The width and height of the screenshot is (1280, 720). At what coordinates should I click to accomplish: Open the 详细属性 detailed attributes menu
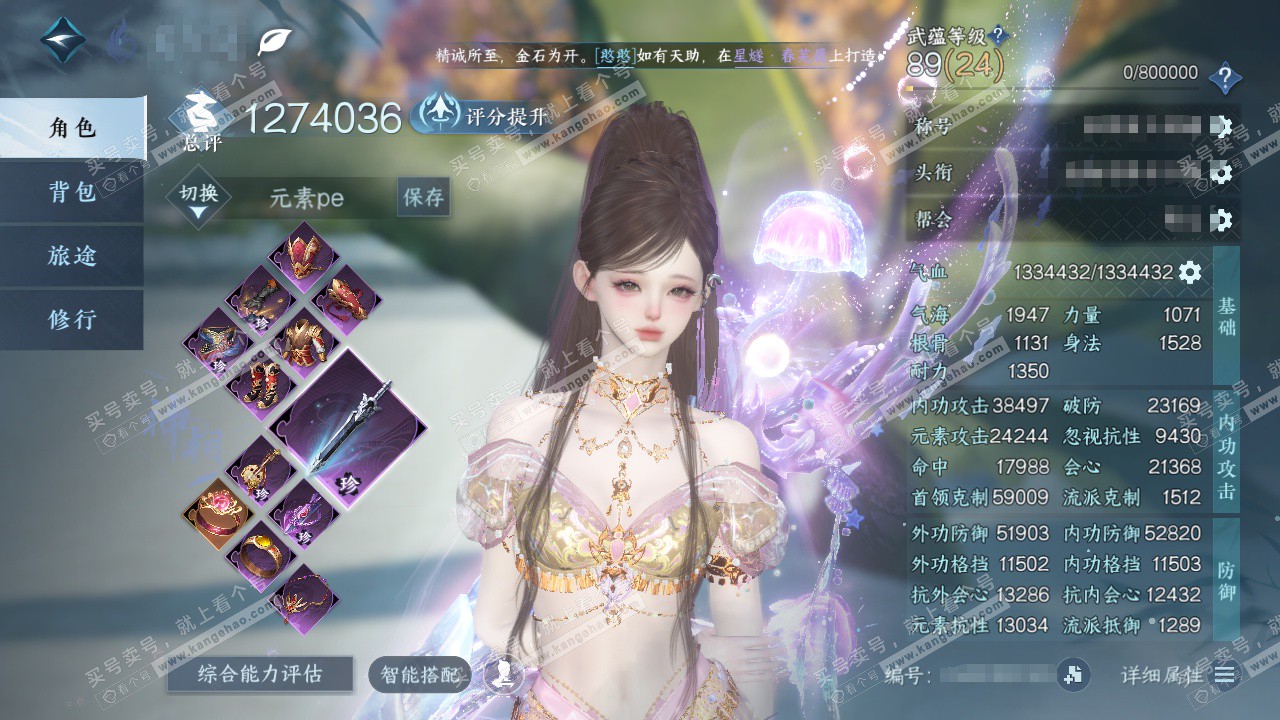[1222, 675]
